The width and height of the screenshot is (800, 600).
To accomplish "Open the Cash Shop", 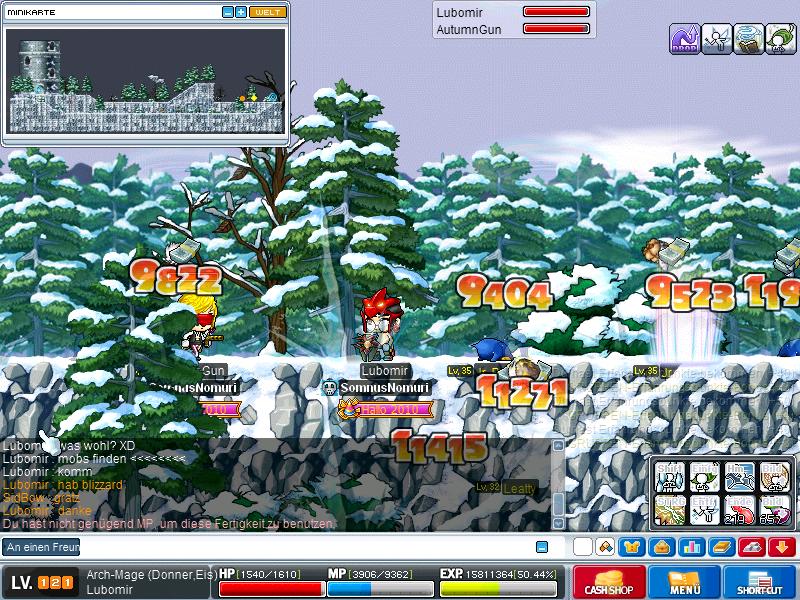I will click(x=609, y=583).
